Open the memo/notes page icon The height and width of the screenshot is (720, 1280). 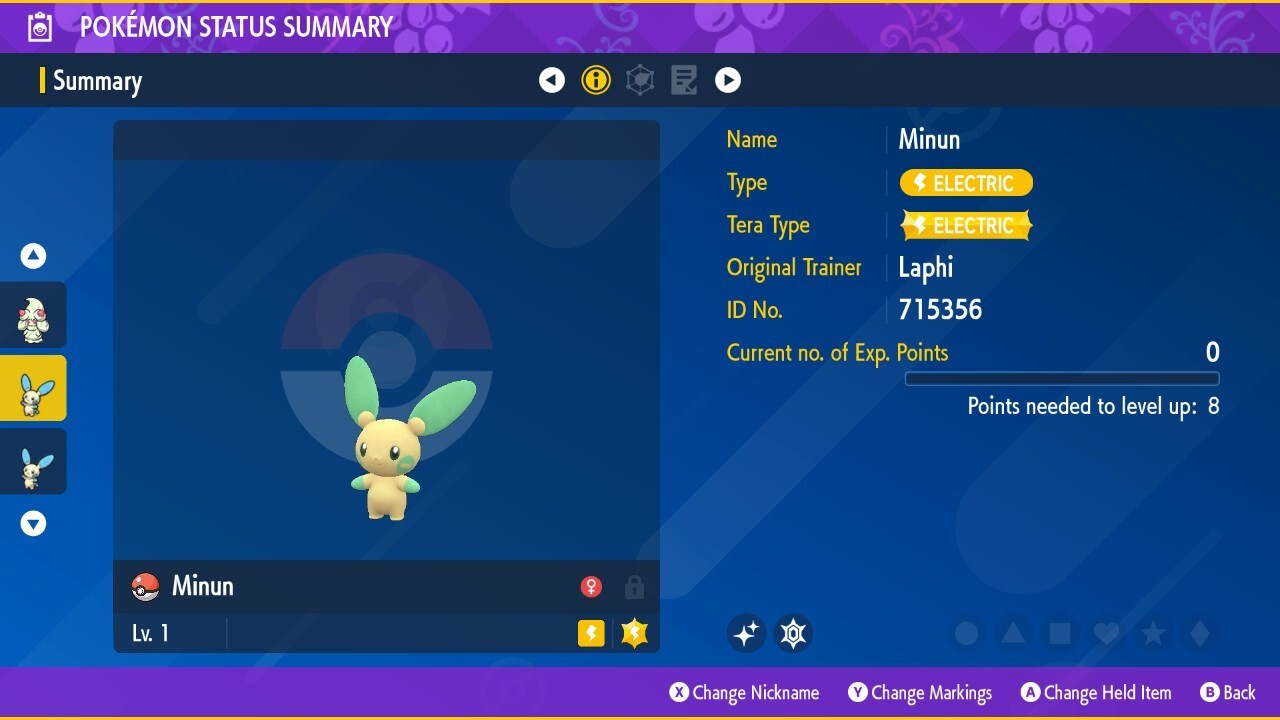coord(684,80)
